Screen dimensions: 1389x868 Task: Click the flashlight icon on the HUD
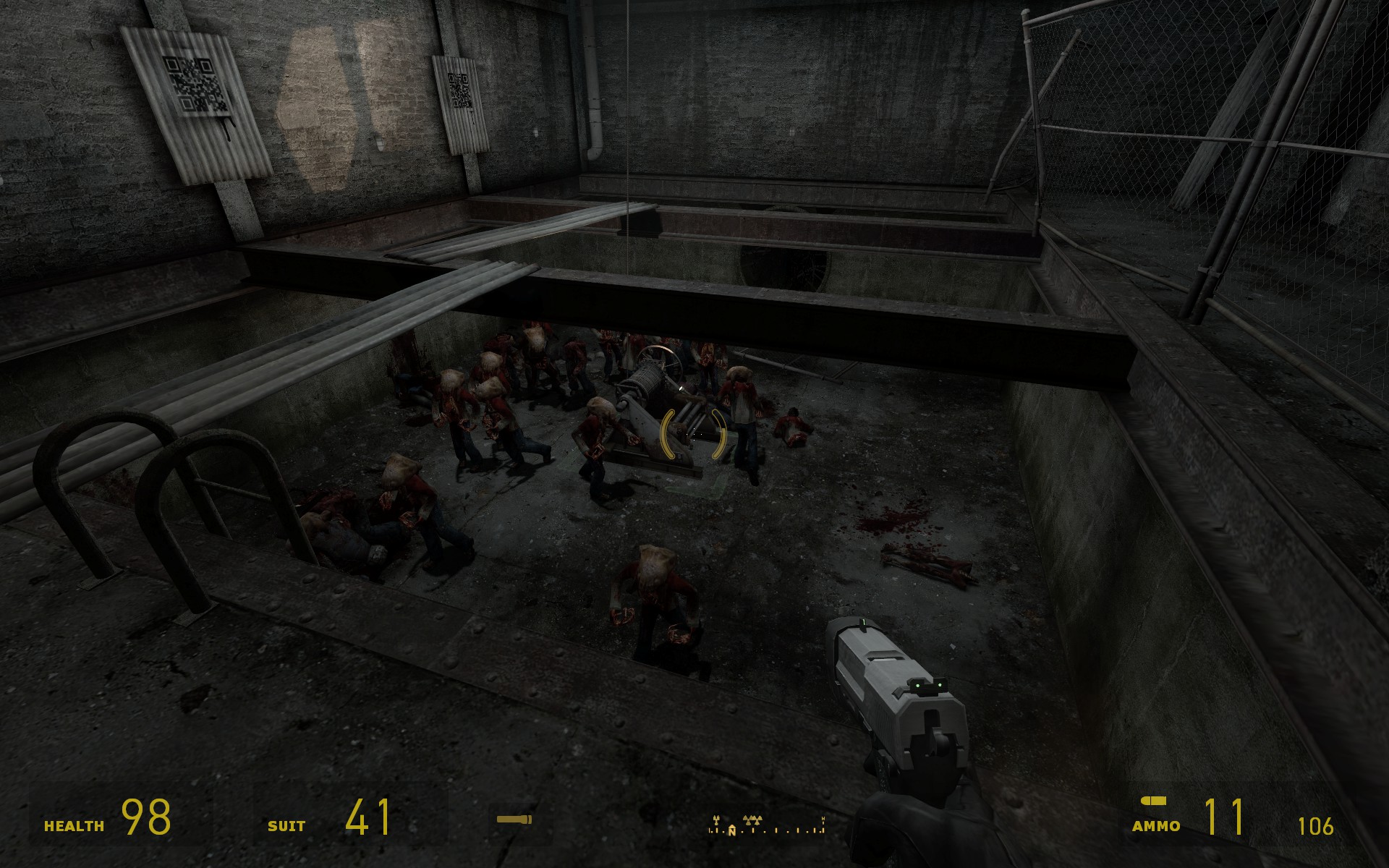click(514, 820)
